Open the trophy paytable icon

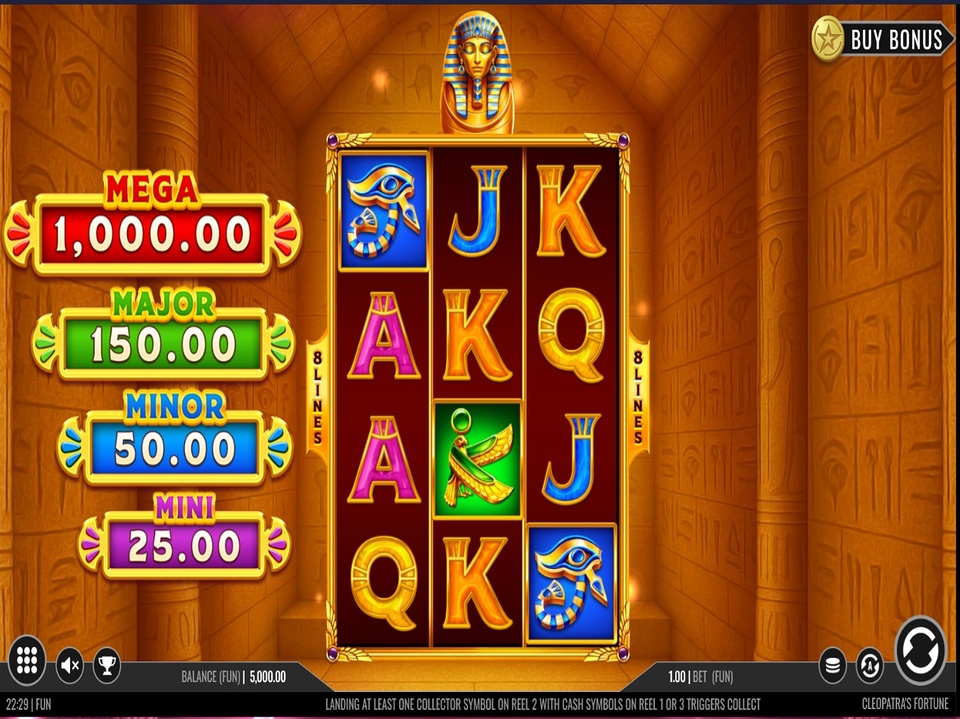(105, 664)
